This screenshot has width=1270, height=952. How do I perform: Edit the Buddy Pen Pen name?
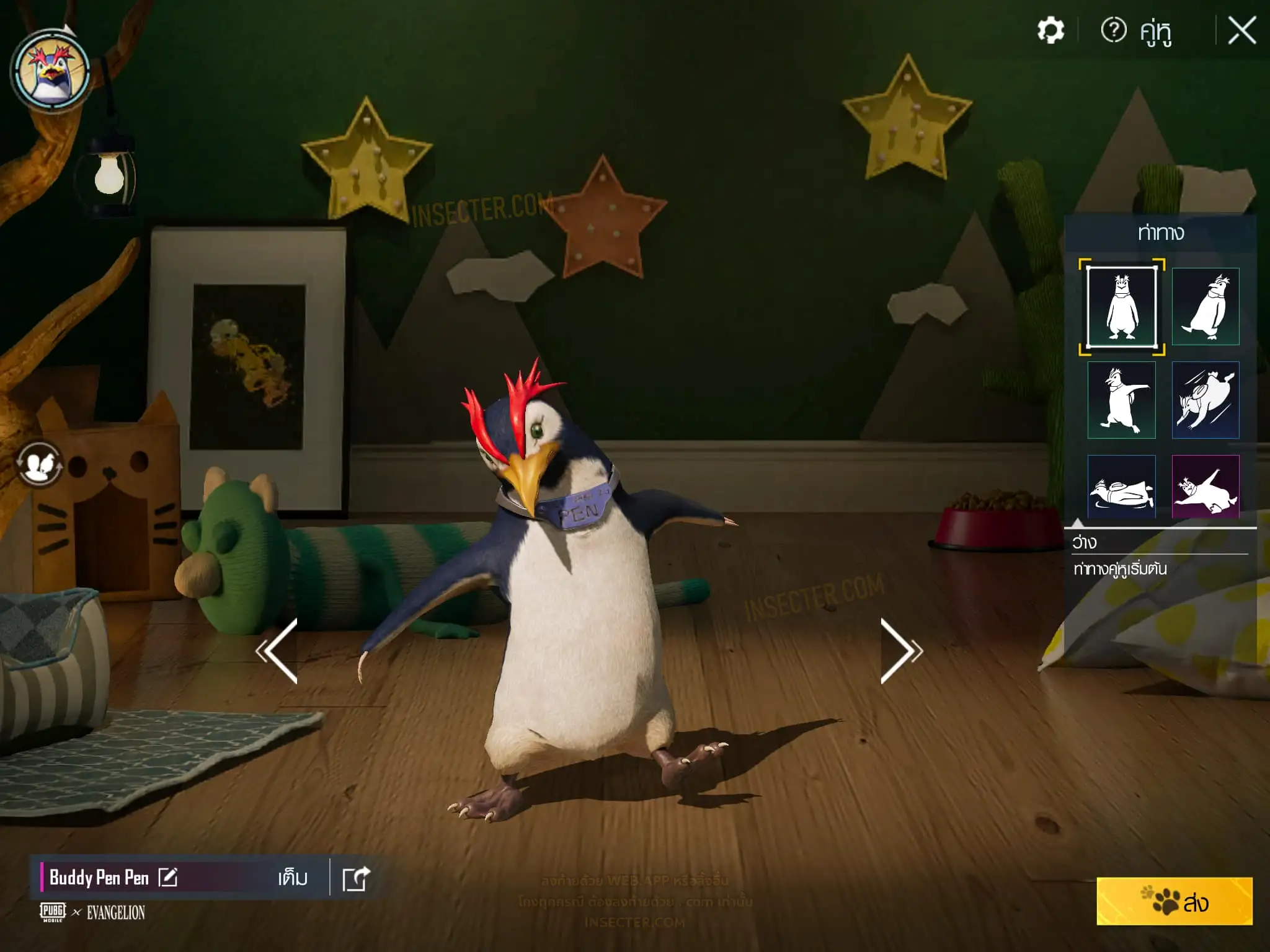tap(168, 877)
